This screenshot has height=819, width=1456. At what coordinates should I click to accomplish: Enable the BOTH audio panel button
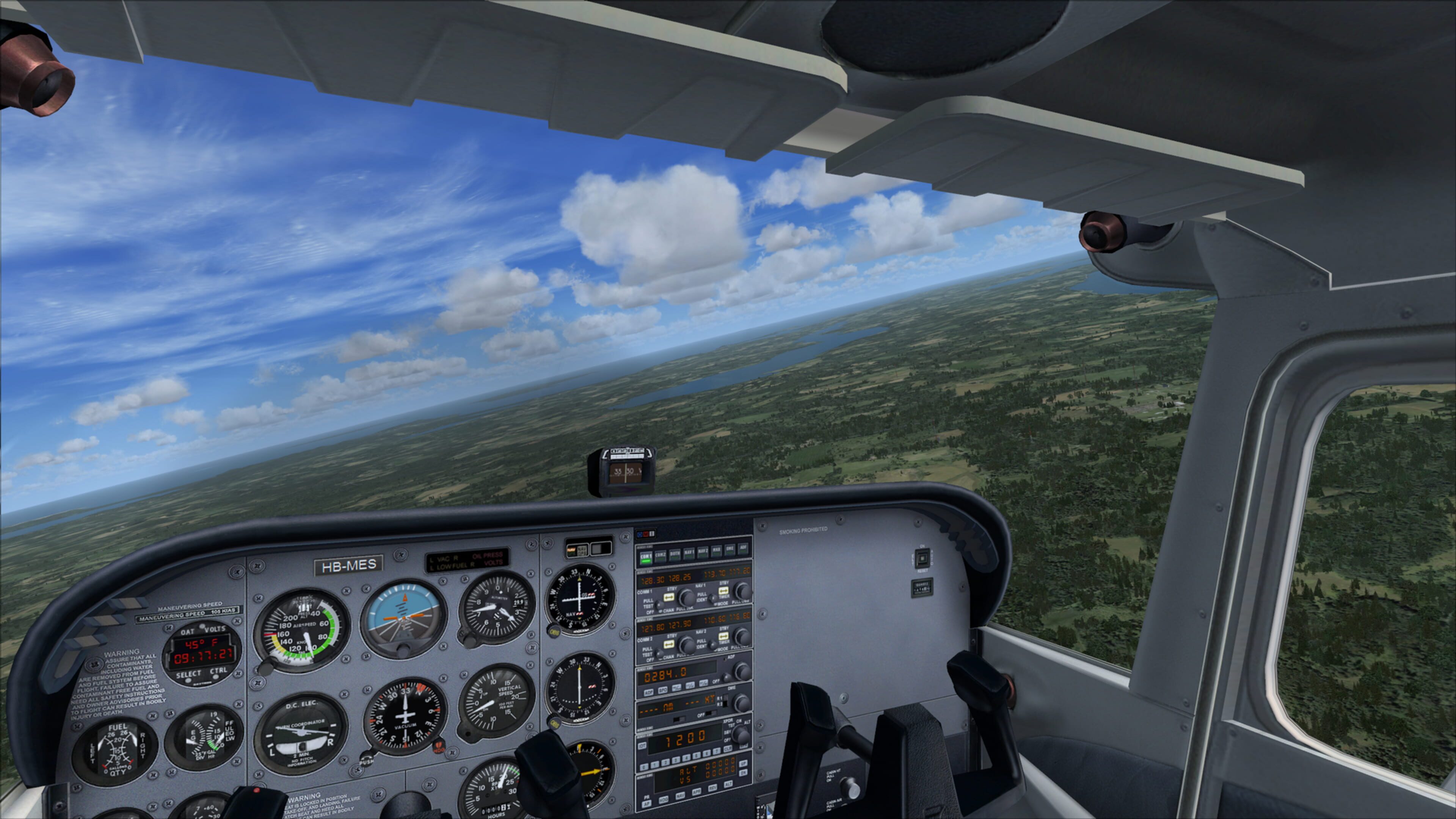pyautogui.click(x=675, y=554)
